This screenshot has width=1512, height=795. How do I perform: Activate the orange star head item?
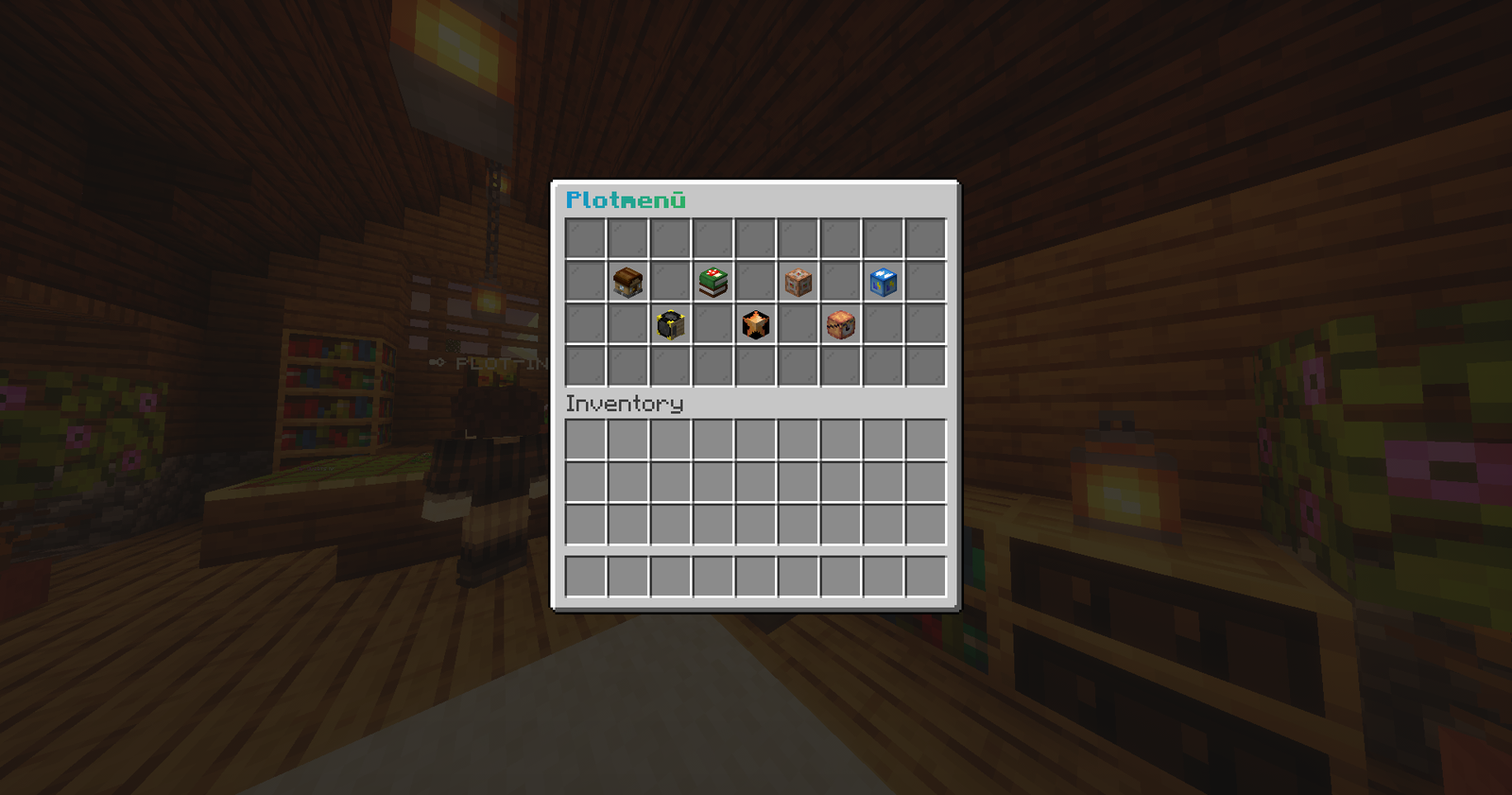[755, 324]
